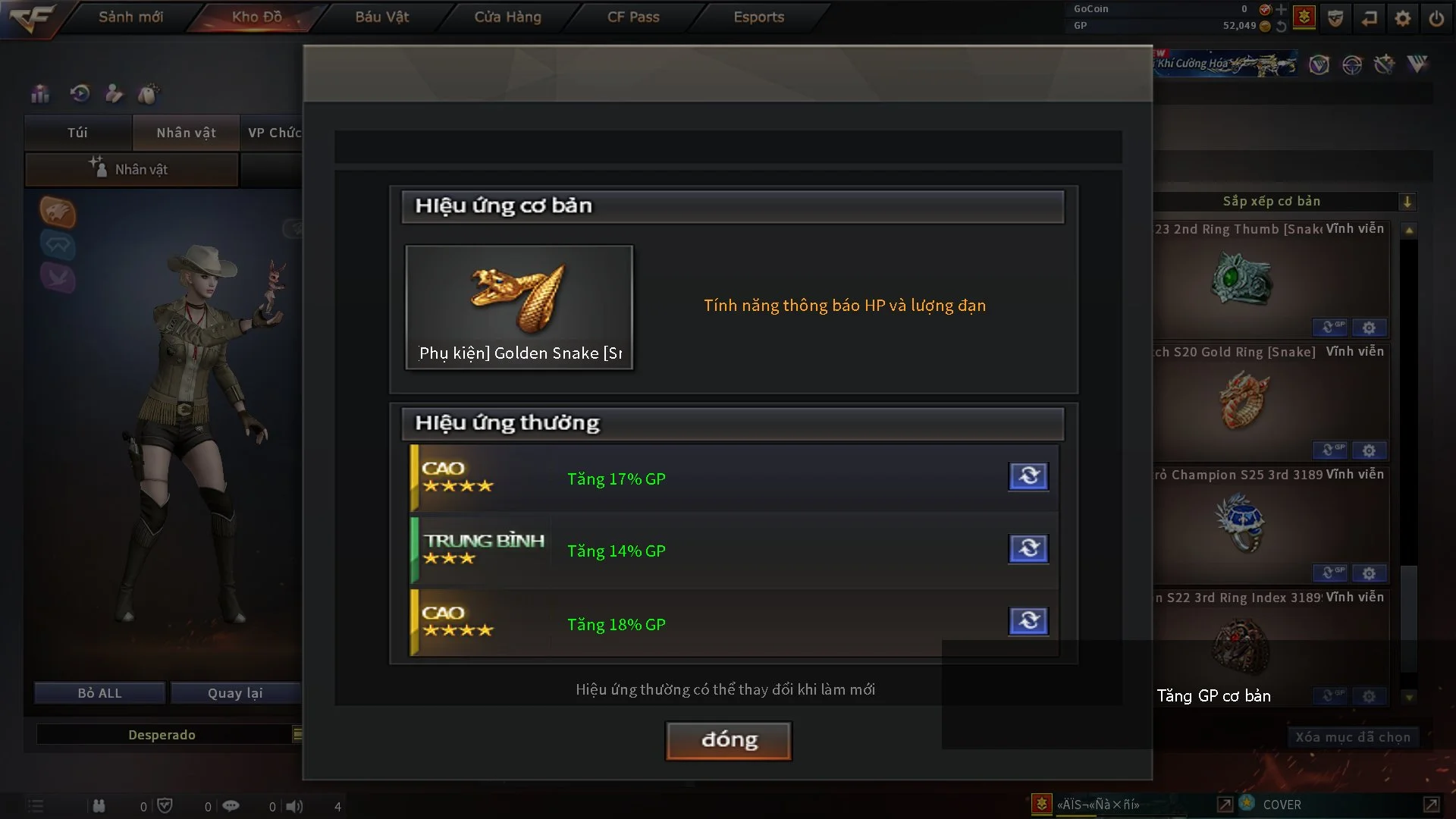Click Xóa mục đã chọn button
This screenshot has width=1456, height=819.
pos(1352,737)
